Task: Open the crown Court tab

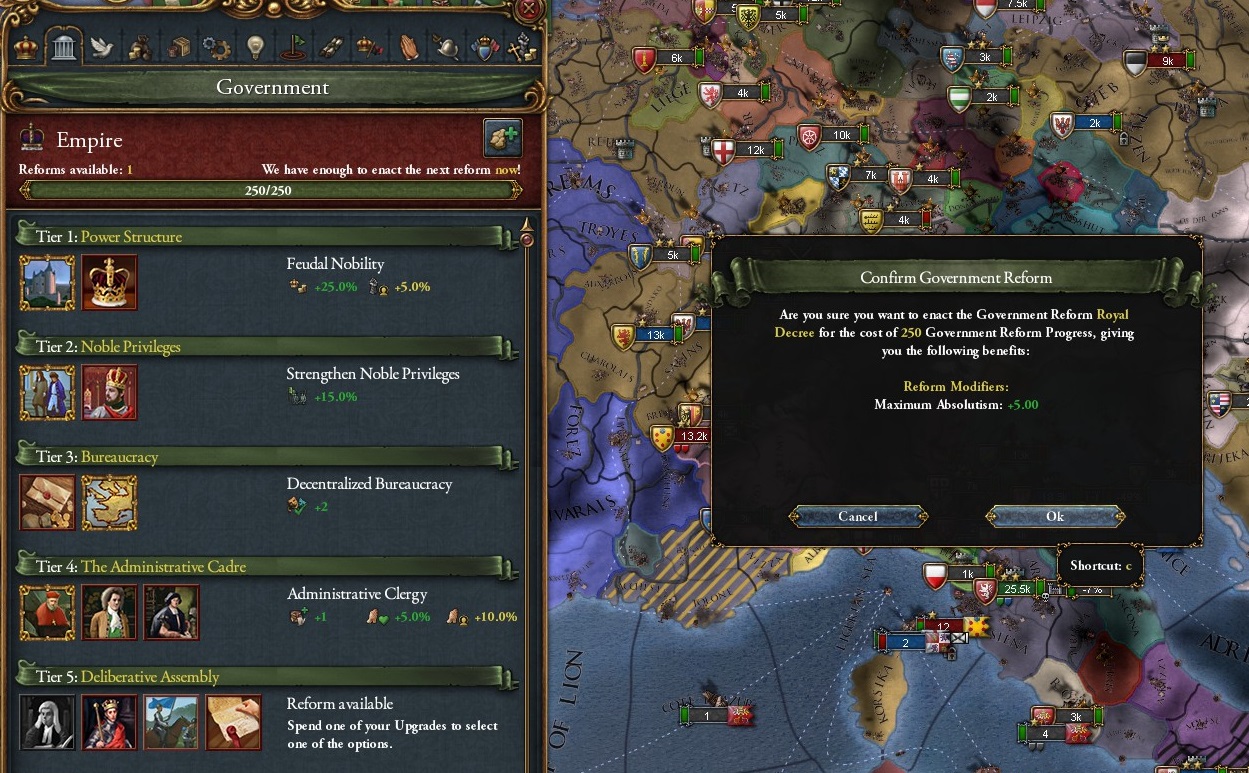Action: (x=26, y=46)
